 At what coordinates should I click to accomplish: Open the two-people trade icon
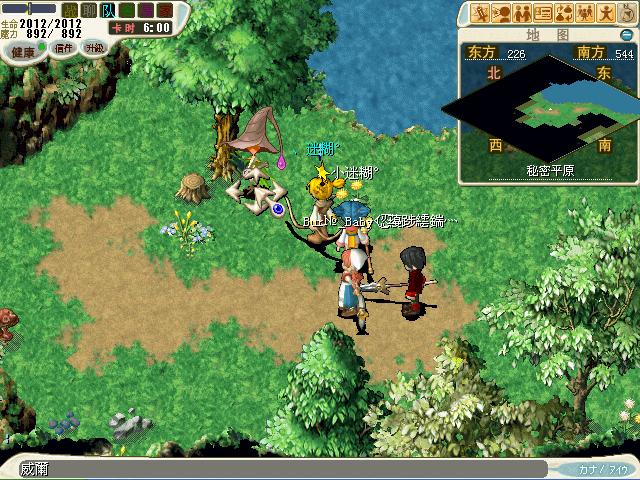click(x=522, y=13)
